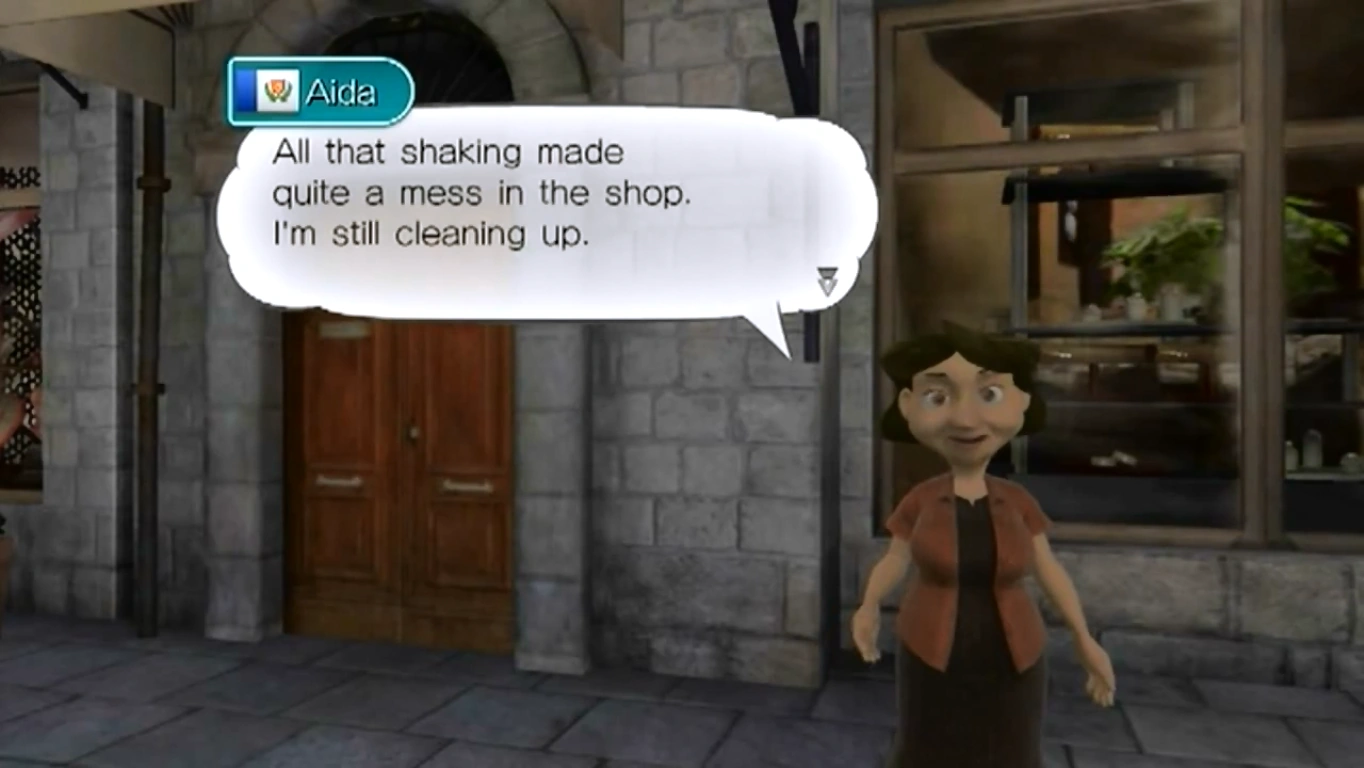Advance dialogue with the down-arrow indicator
The image size is (1364, 768).
click(x=827, y=281)
